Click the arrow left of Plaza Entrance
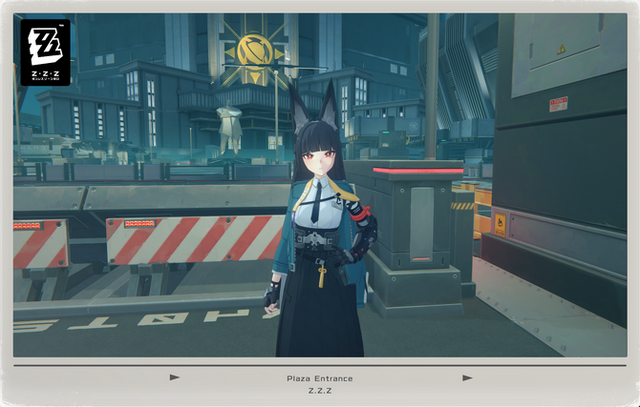The image size is (640, 407). tap(175, 378)
